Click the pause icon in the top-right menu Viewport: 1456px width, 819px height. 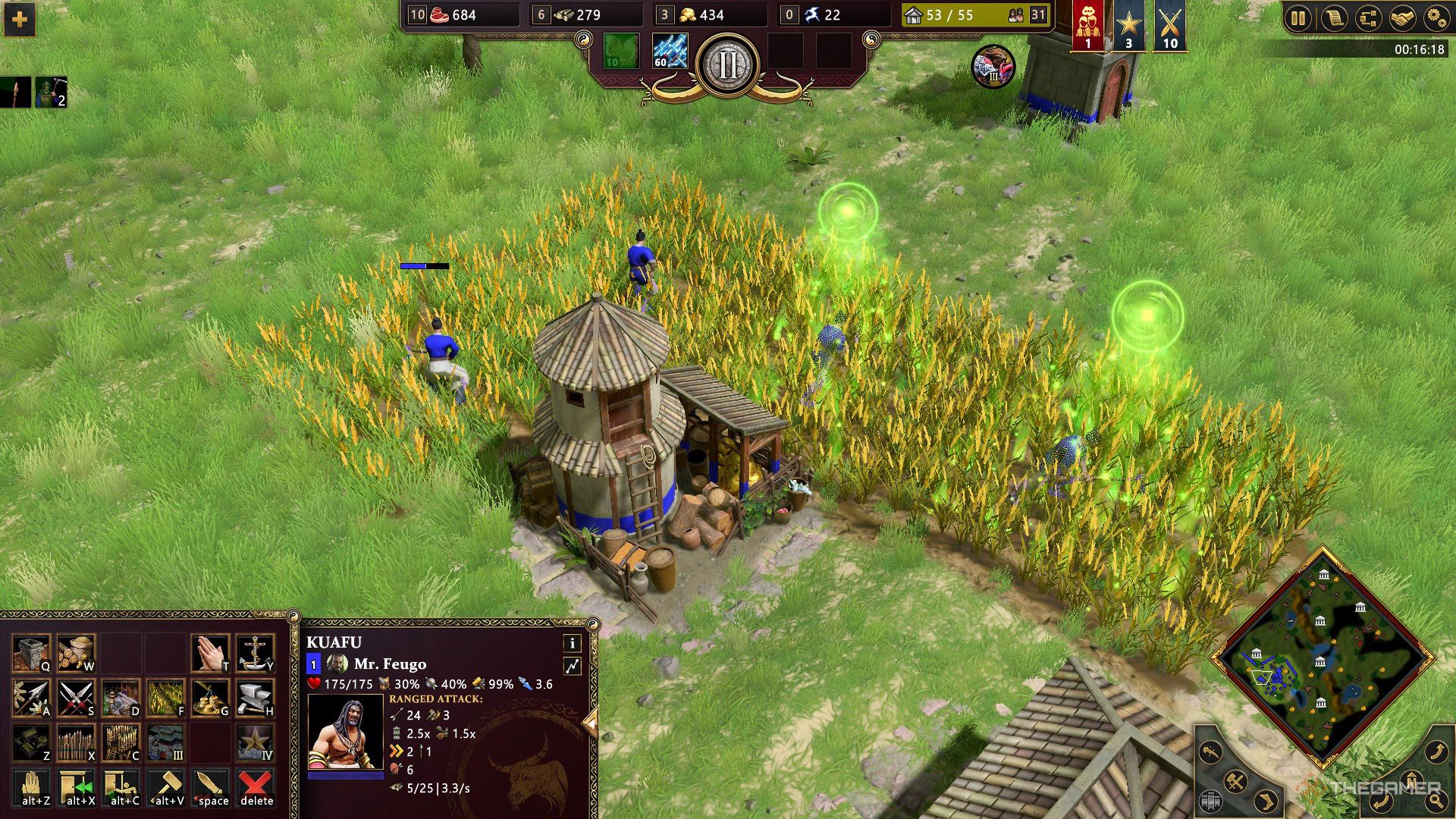click(x=1298, y=17)
